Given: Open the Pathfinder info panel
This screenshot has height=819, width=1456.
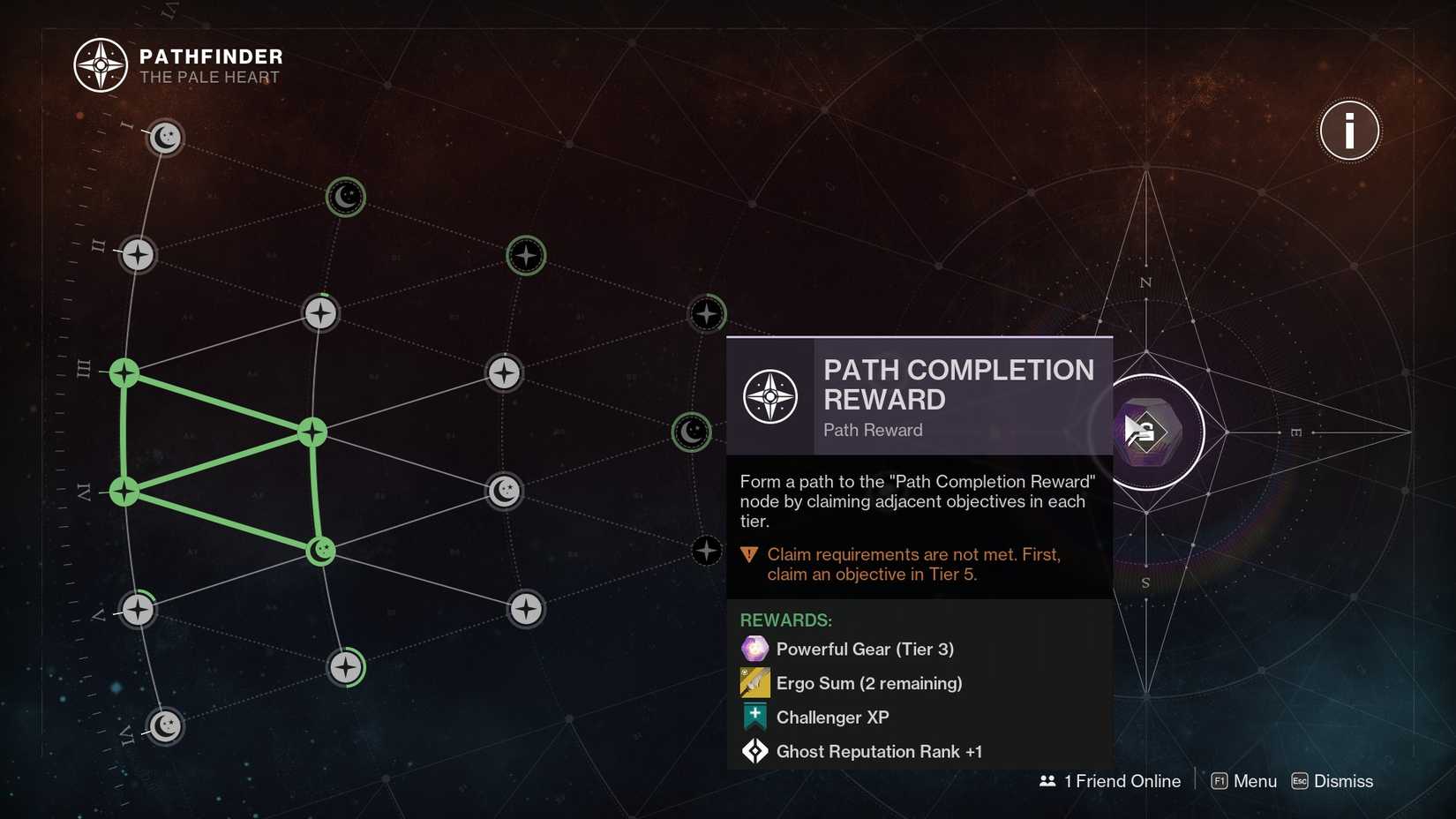Looking at the screenshot, I should click(1348, 131).
